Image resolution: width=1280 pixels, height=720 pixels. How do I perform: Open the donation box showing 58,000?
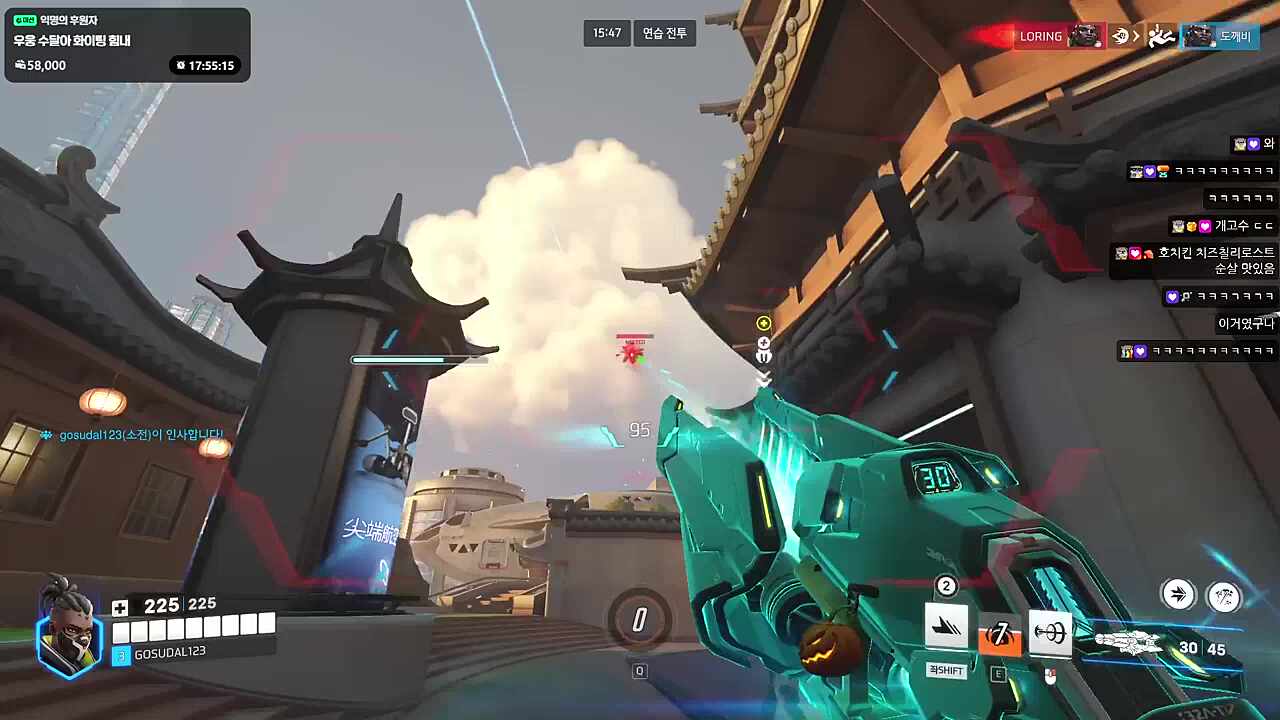[127, 44]
